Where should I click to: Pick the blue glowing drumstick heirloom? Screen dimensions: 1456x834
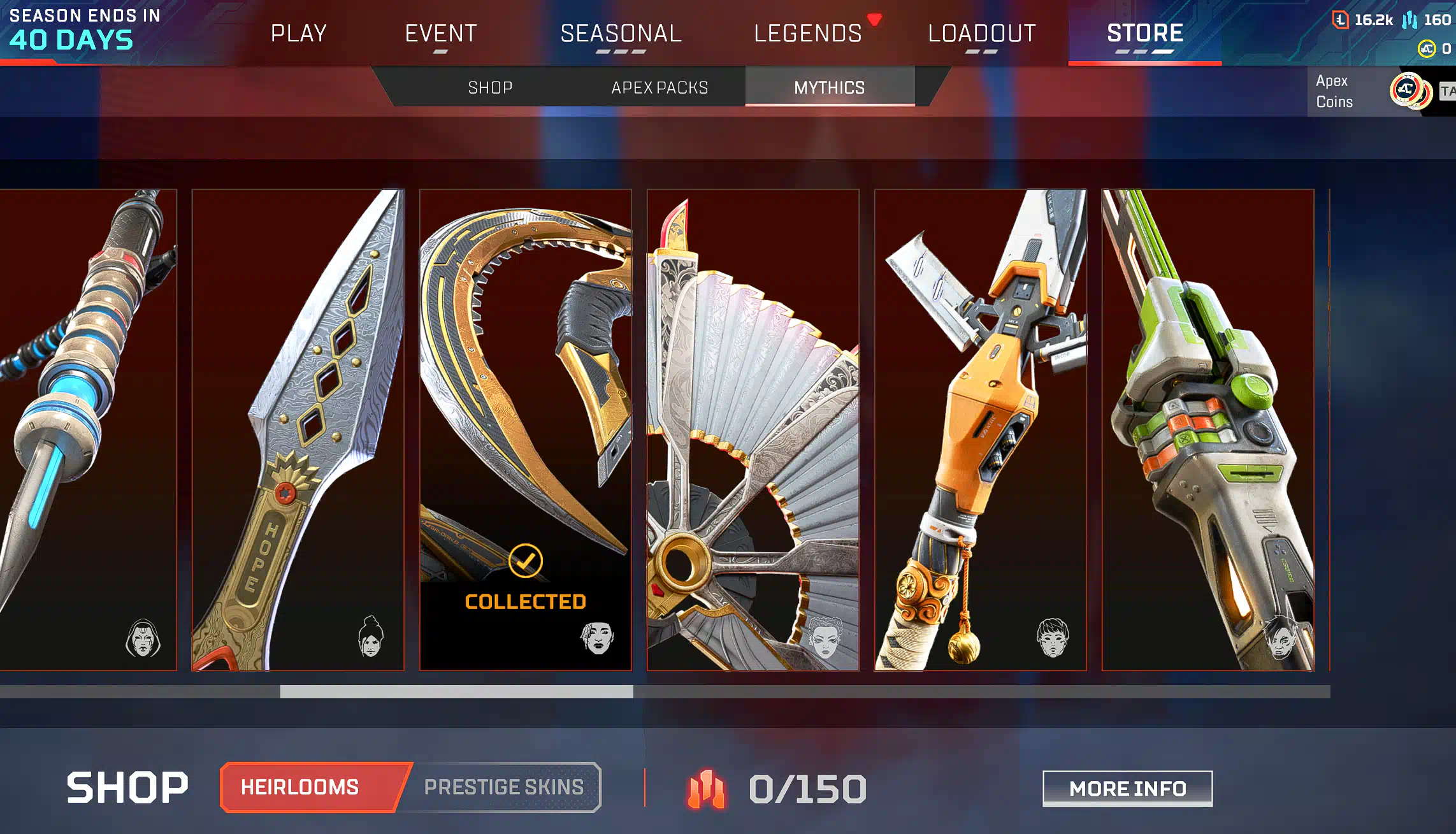click(x=88, y=429)
